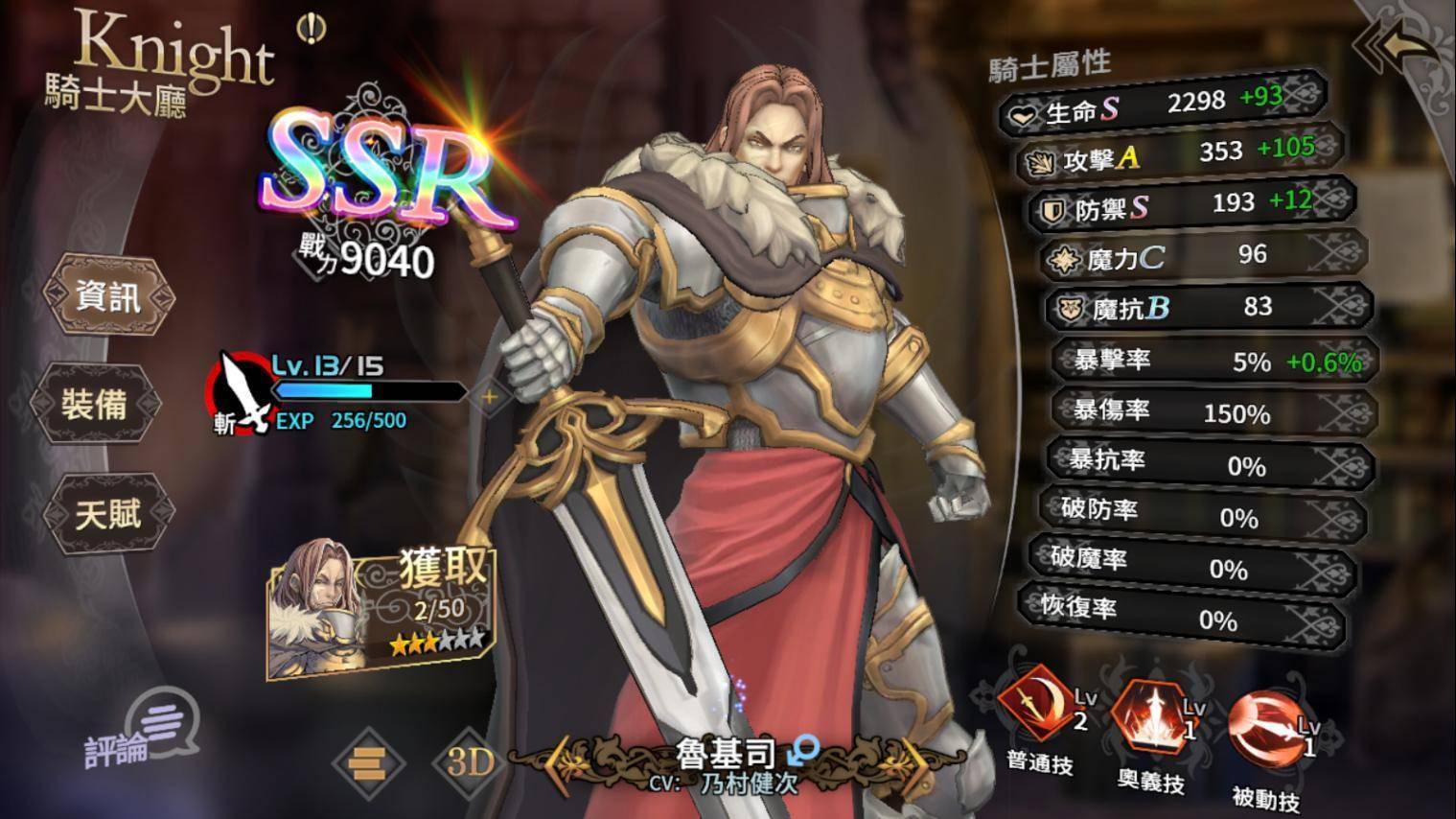Select the 天賦 talent tab

105,515
